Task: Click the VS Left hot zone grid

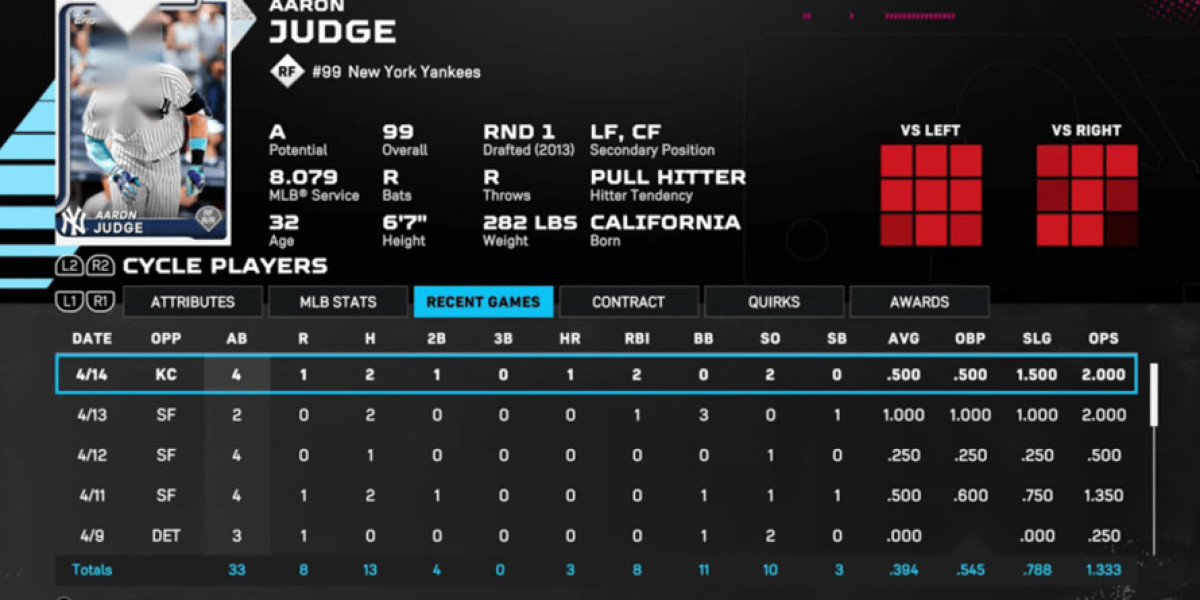Action: [930, 195]
